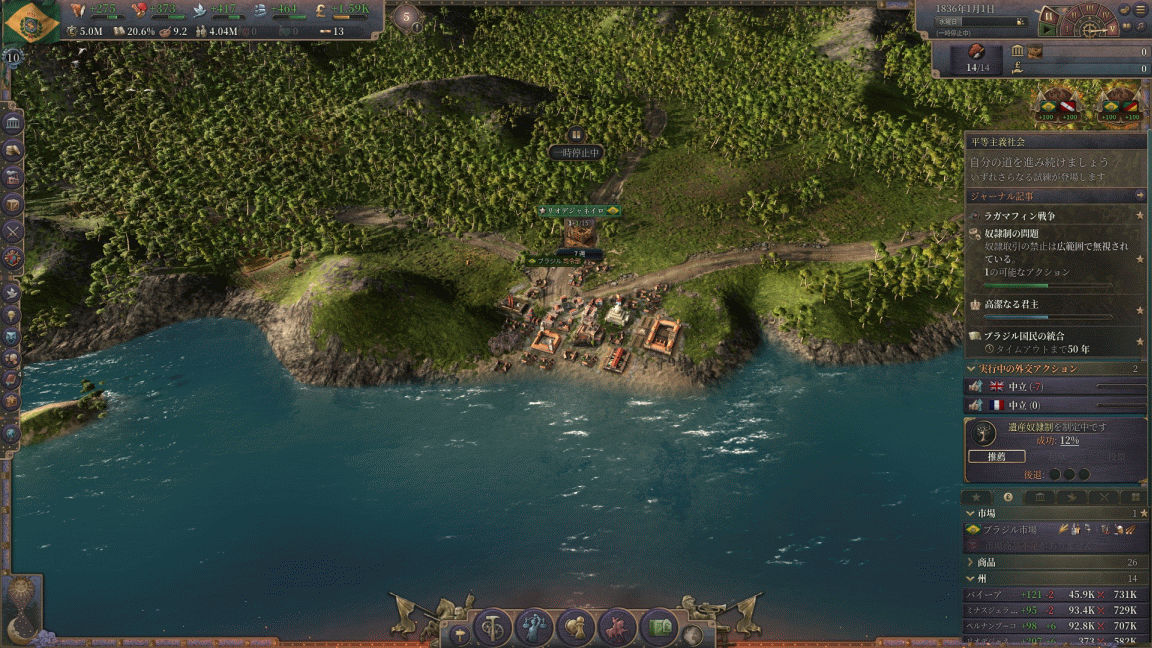This screenshot has height=648, width=1152.
Task: Open the リオデジャネイロ city label
Action: pyautogui.click(x=579, y=211)
